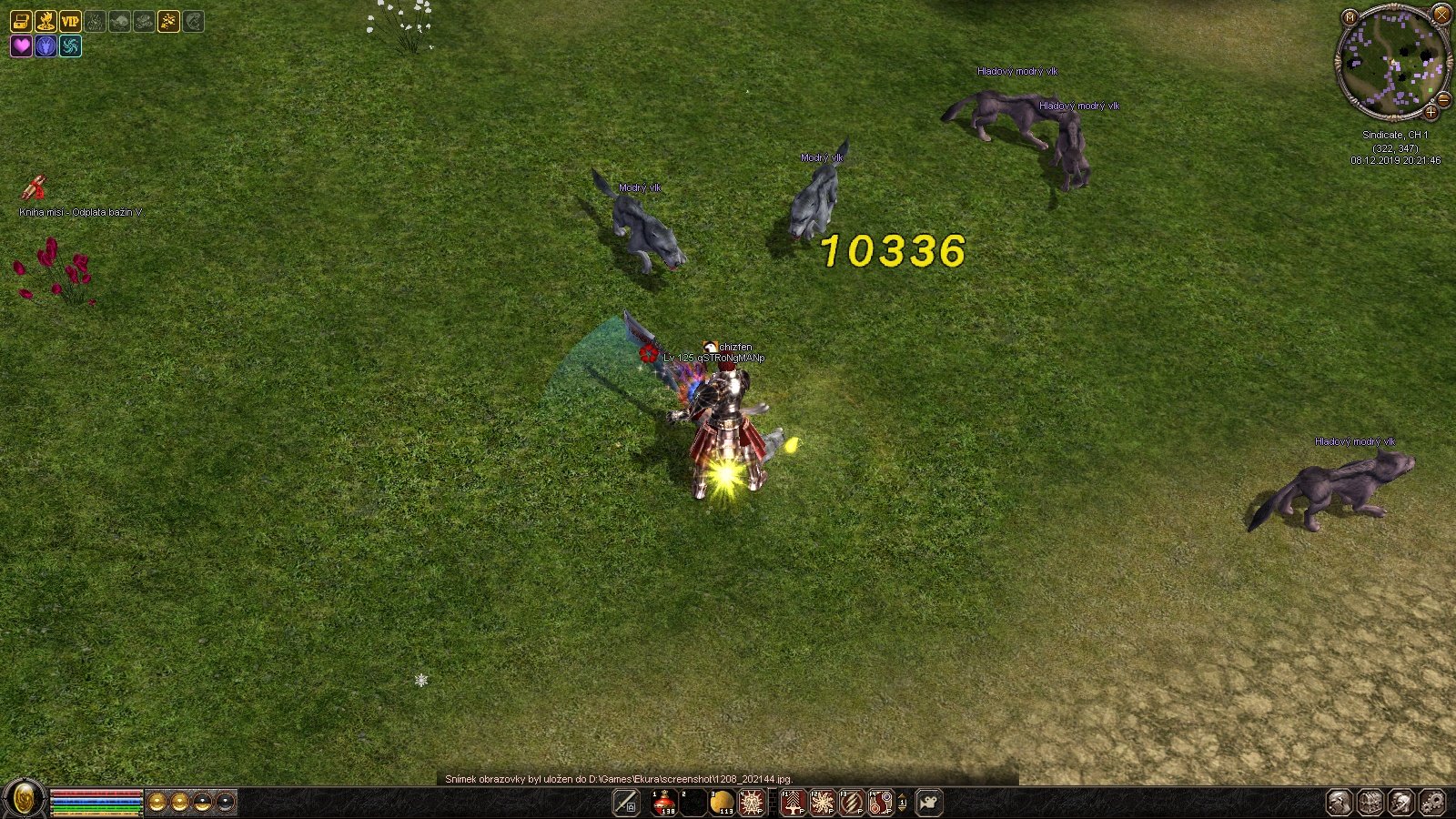The width and height of the screenshot is (1456, 819).
Task: Use the red potion in slot 1
Action: coord(664,803)
